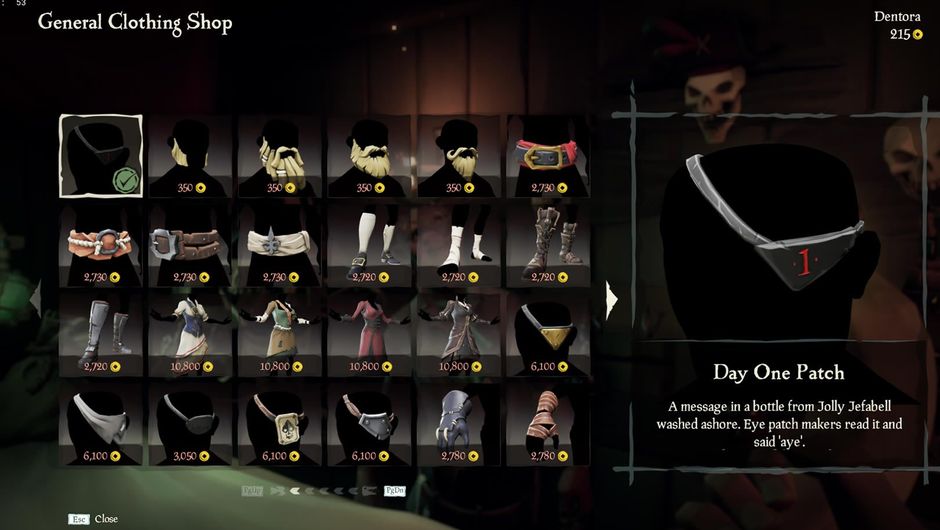This screenshot has width=940, height=530.
Task: Choose the large braided blond beard
Action: click(x=280, y=156)
